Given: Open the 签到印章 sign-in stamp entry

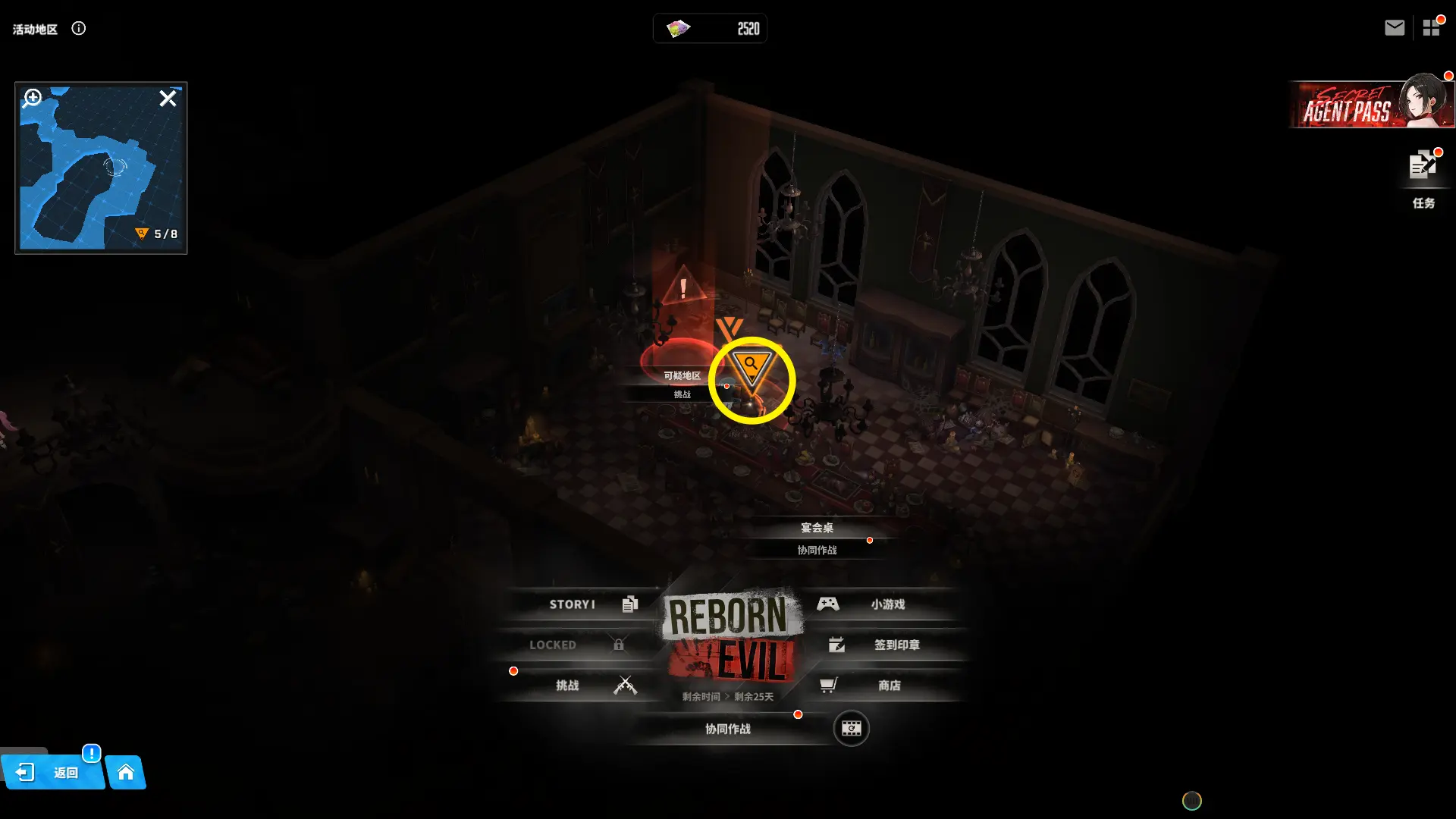Looking at the screenshot, I should pos(887,645).
